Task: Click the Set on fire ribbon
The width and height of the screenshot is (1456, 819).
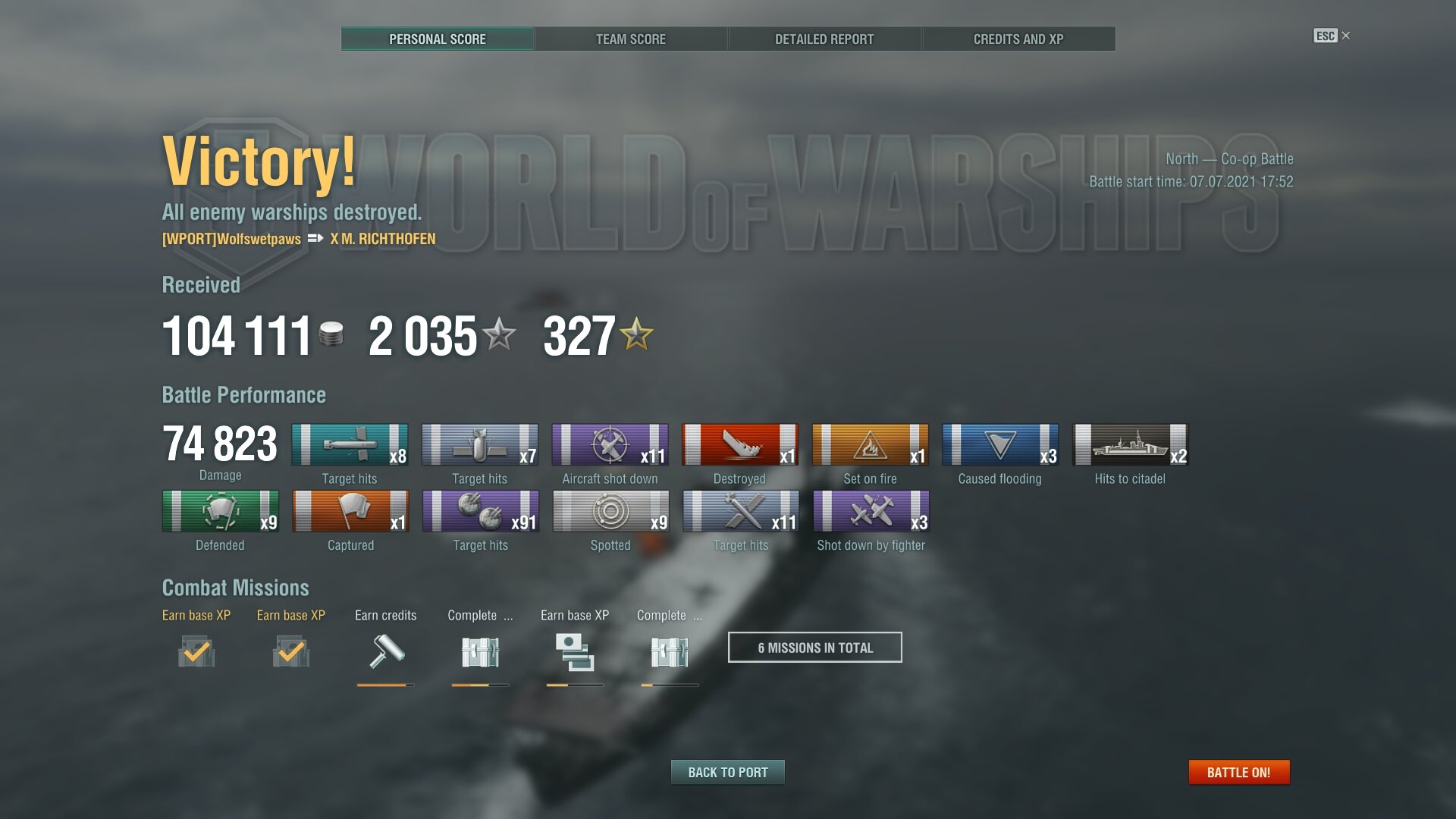Action: 870,444
